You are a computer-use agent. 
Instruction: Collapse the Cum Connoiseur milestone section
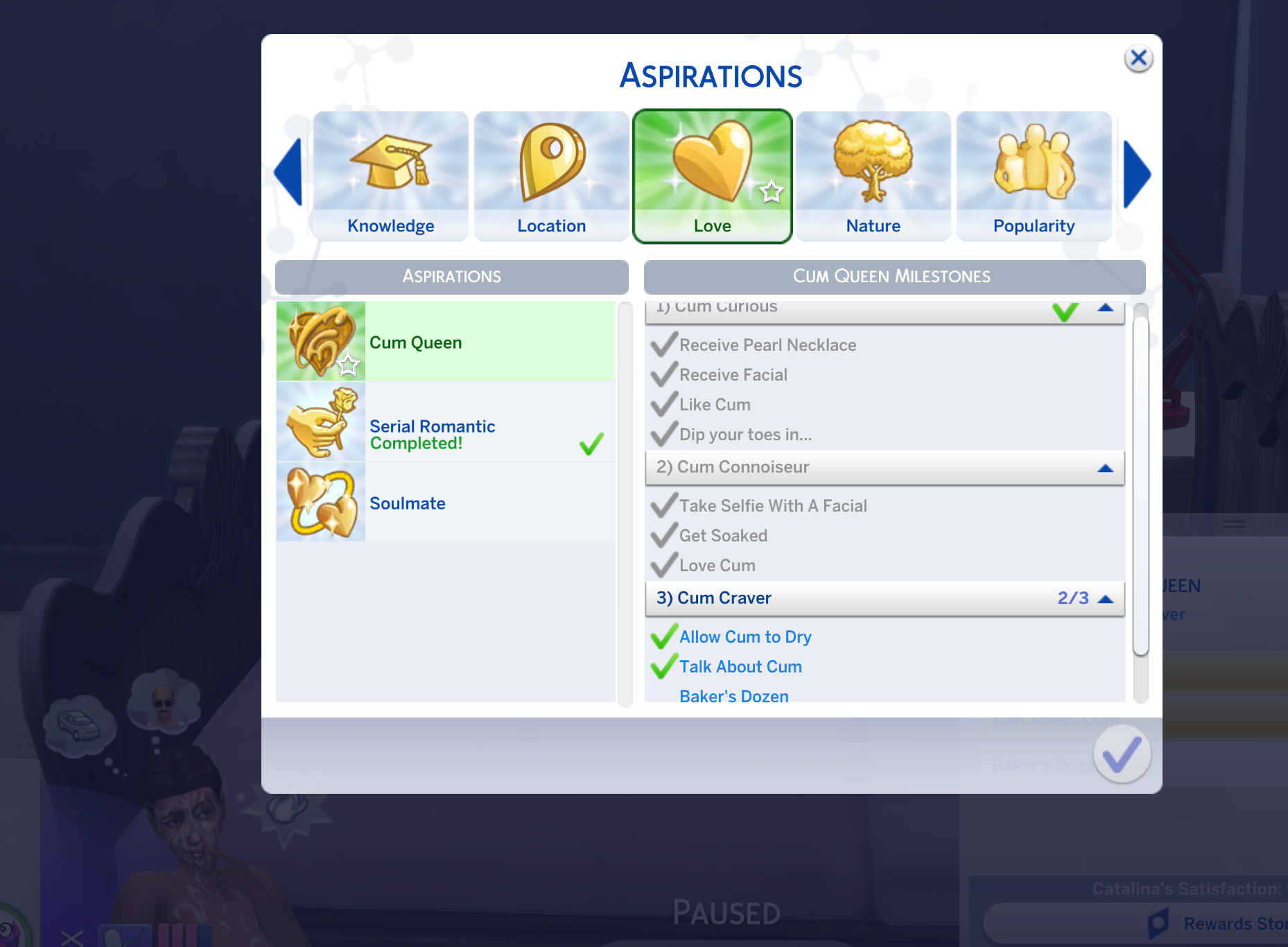[1107, 467]
